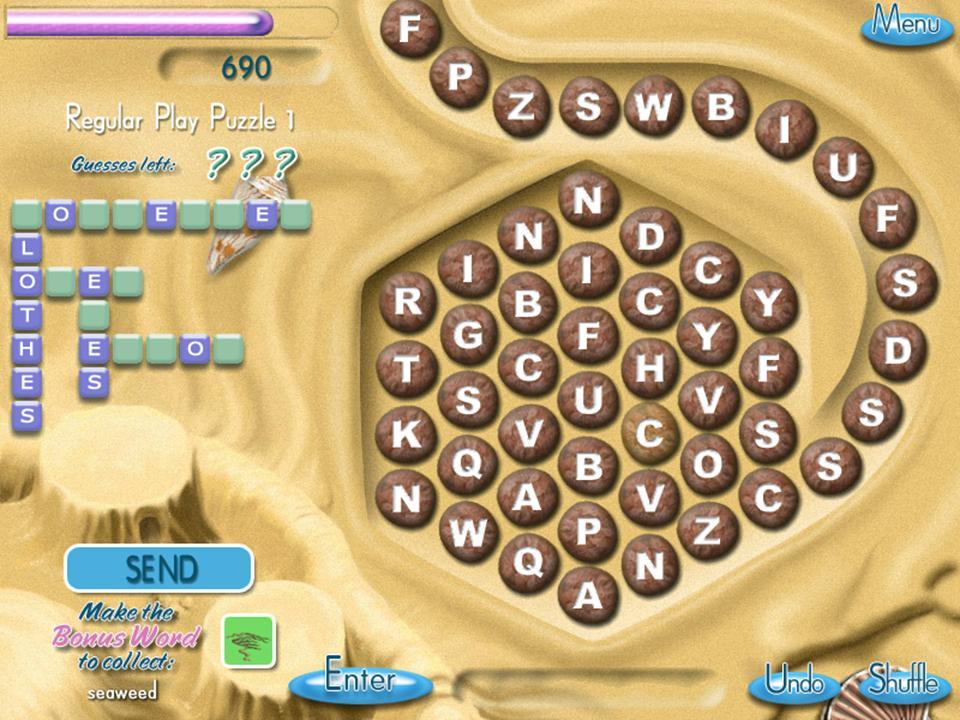The image size is (960, 720).
Task: Open the Menu
Action: tap(906, 23)
